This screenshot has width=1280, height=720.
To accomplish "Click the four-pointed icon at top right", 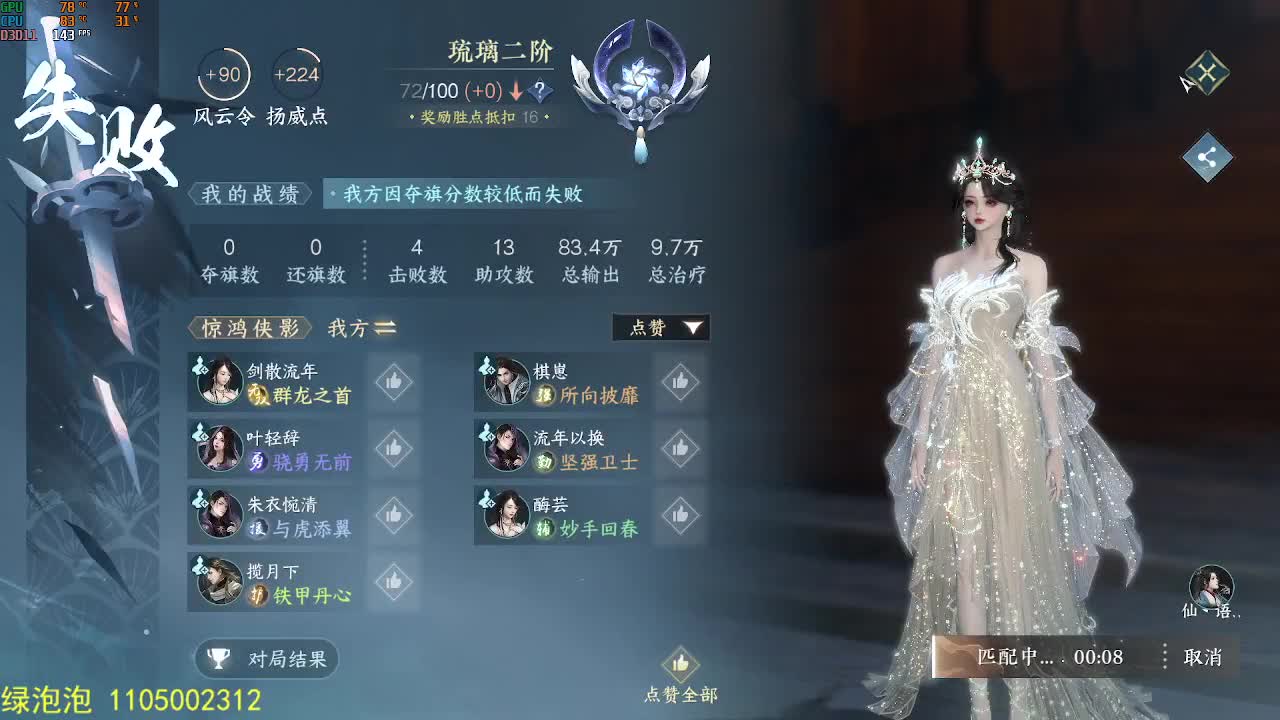I will tap(1209, 72).
